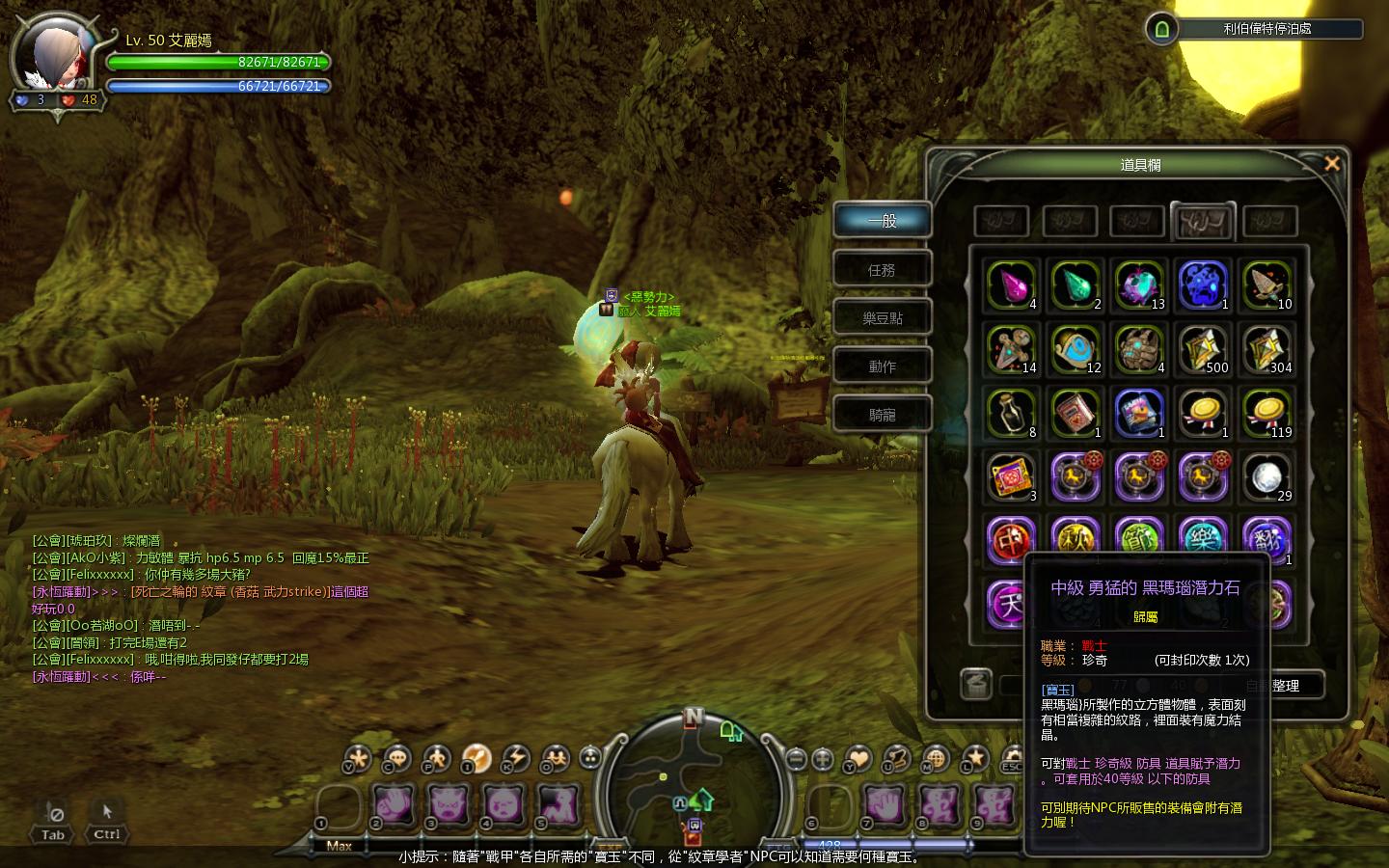The height and width of the screenshot is (868, 1389).
Task: Select the red spellbook item slot
Action: tap(1075, 414)
